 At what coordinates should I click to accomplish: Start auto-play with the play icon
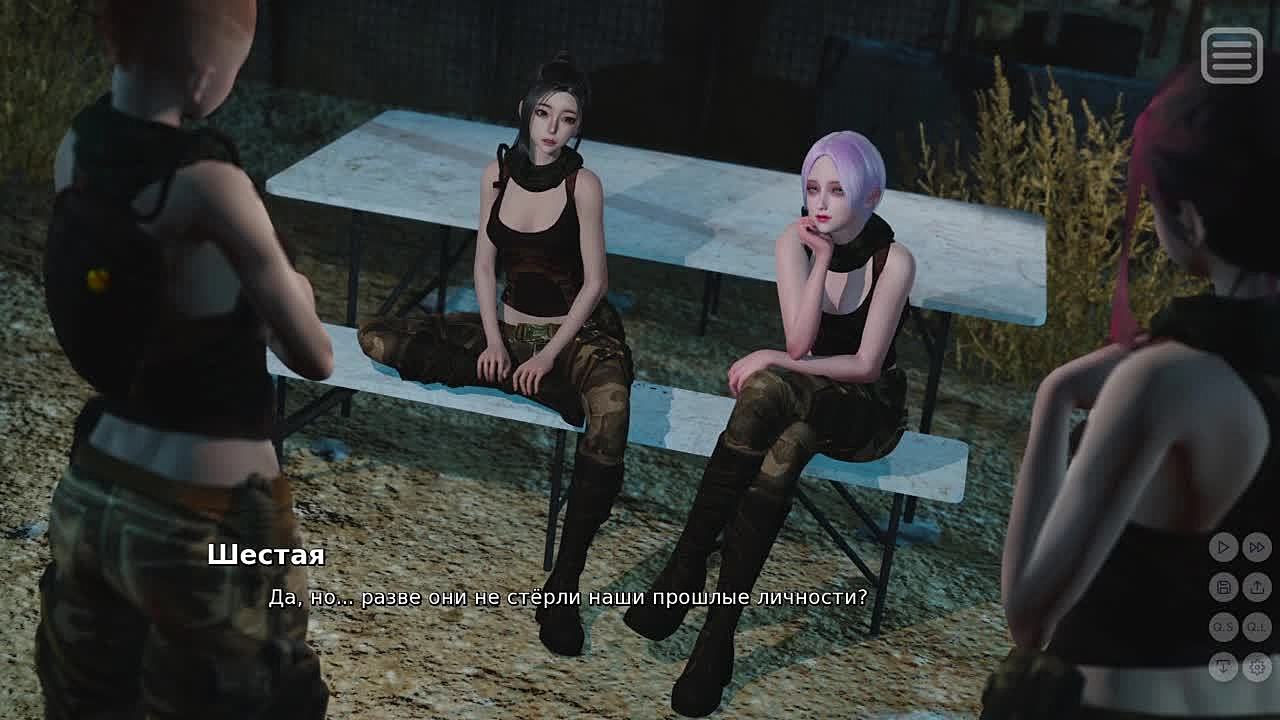coord(1224,547)
